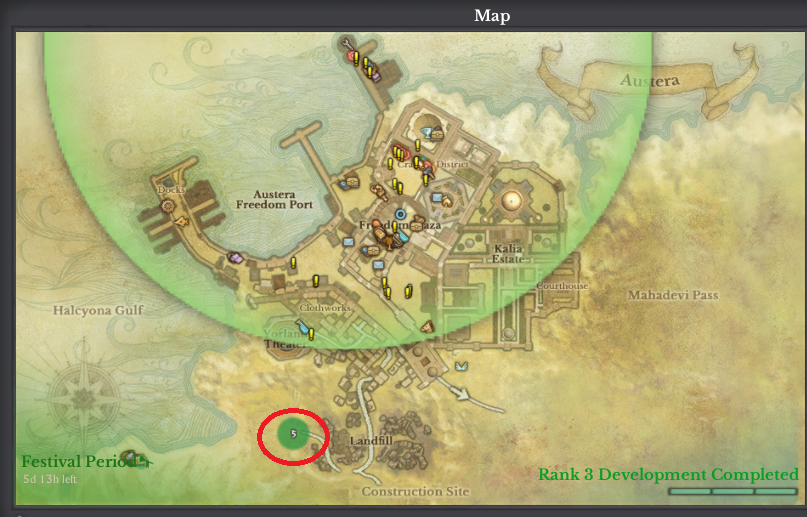Click the Kalia Estate dome marker
Screen dimensions: 807x517
point(513,199)
